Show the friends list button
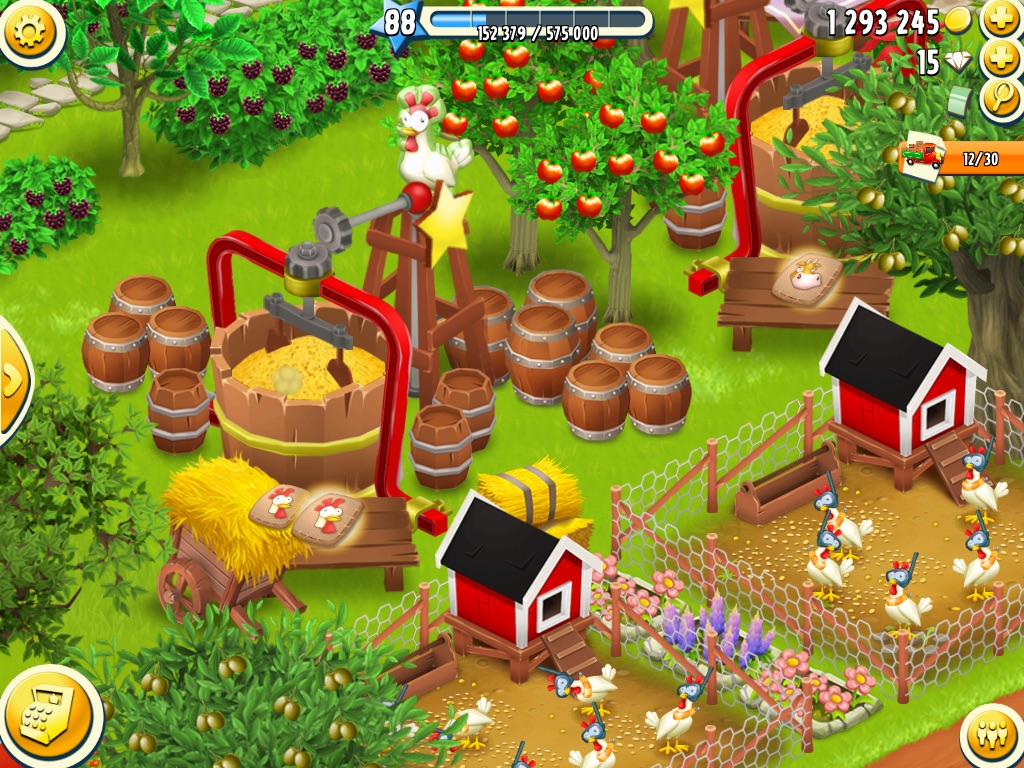The width and height of the screenshot is (1024, 768). coord(991,736)
